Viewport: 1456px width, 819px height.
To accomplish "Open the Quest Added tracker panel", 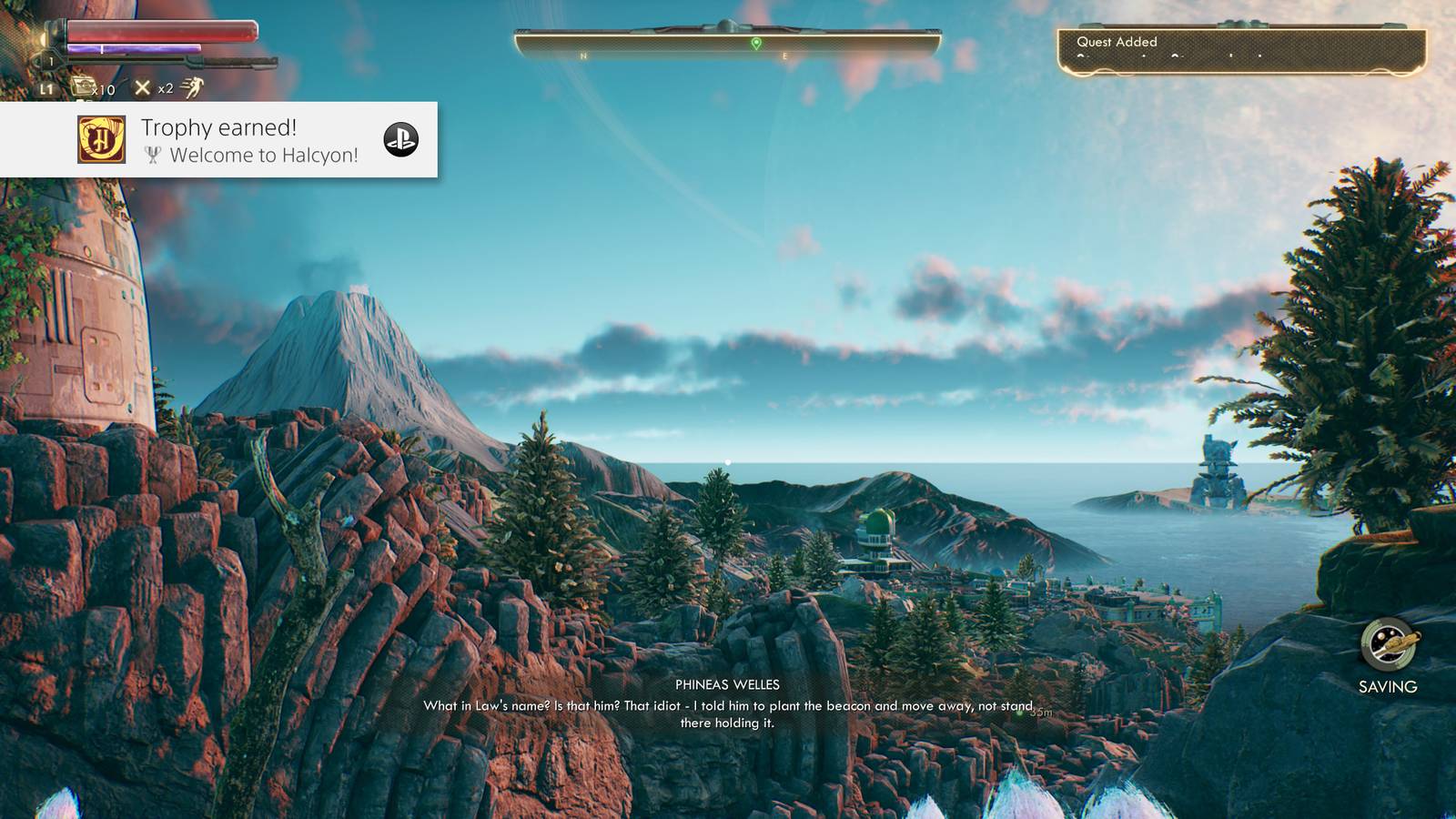I will 1241,51.
